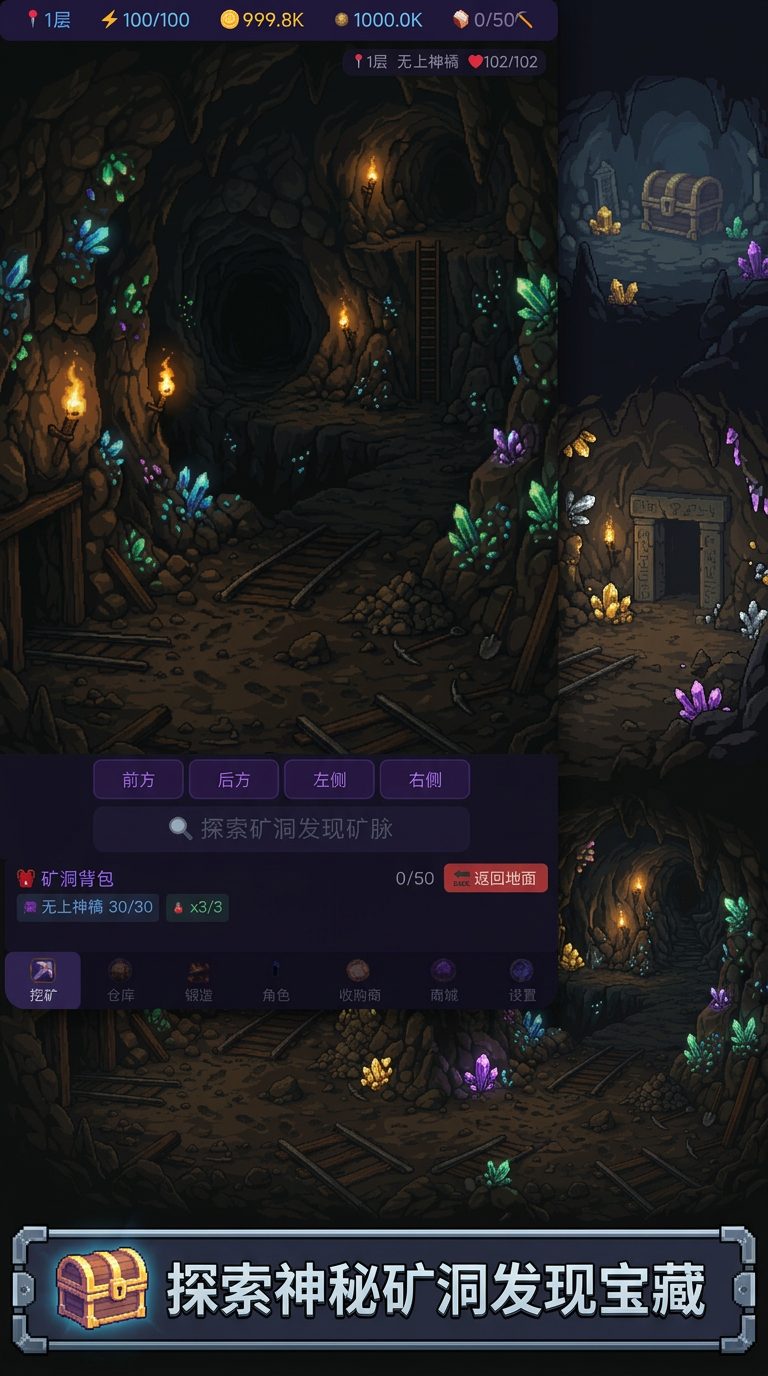Open the 仓库 warehouse tab
The image size is (768, 1376).
120,981
